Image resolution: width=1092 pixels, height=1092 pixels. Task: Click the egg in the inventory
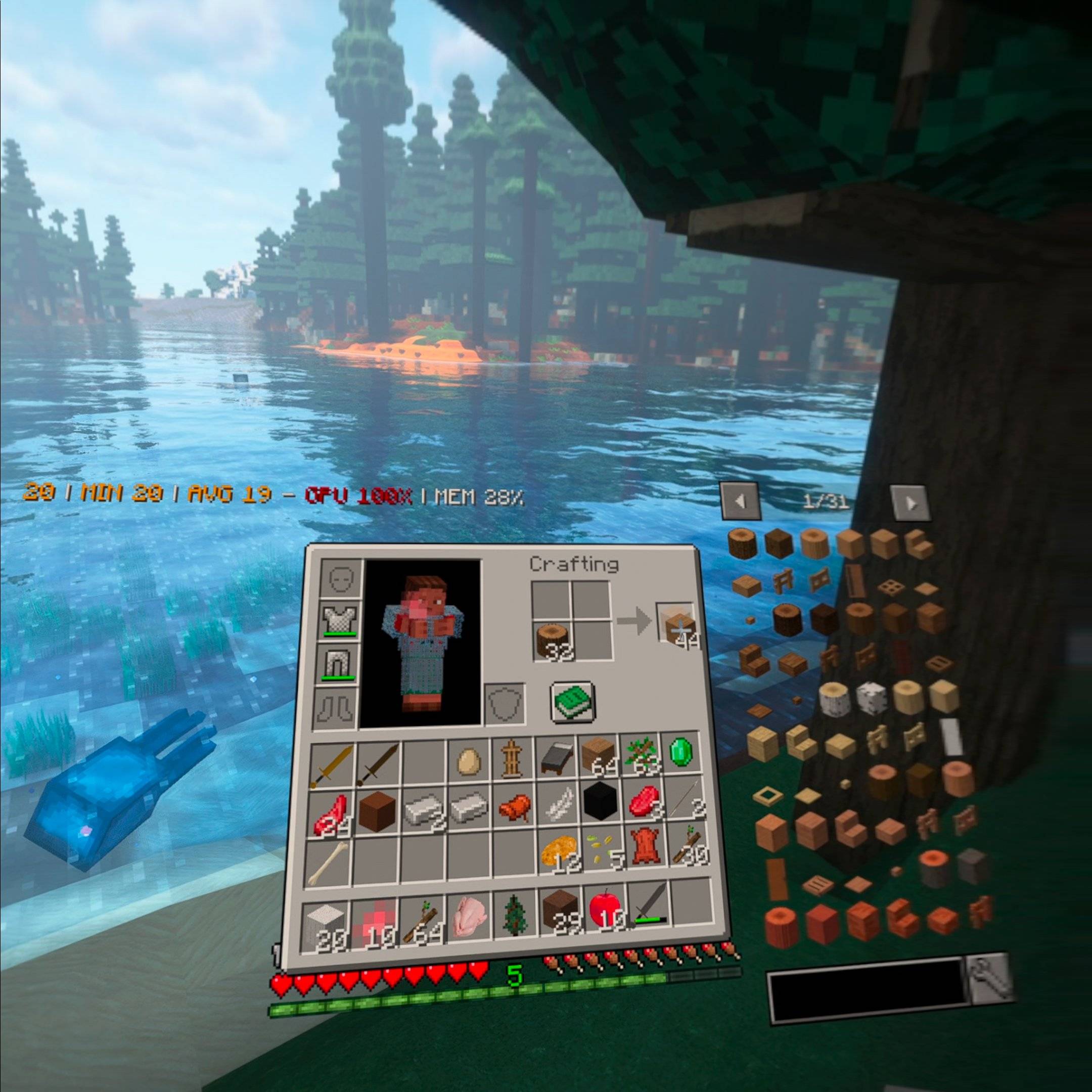pos(469,761)
